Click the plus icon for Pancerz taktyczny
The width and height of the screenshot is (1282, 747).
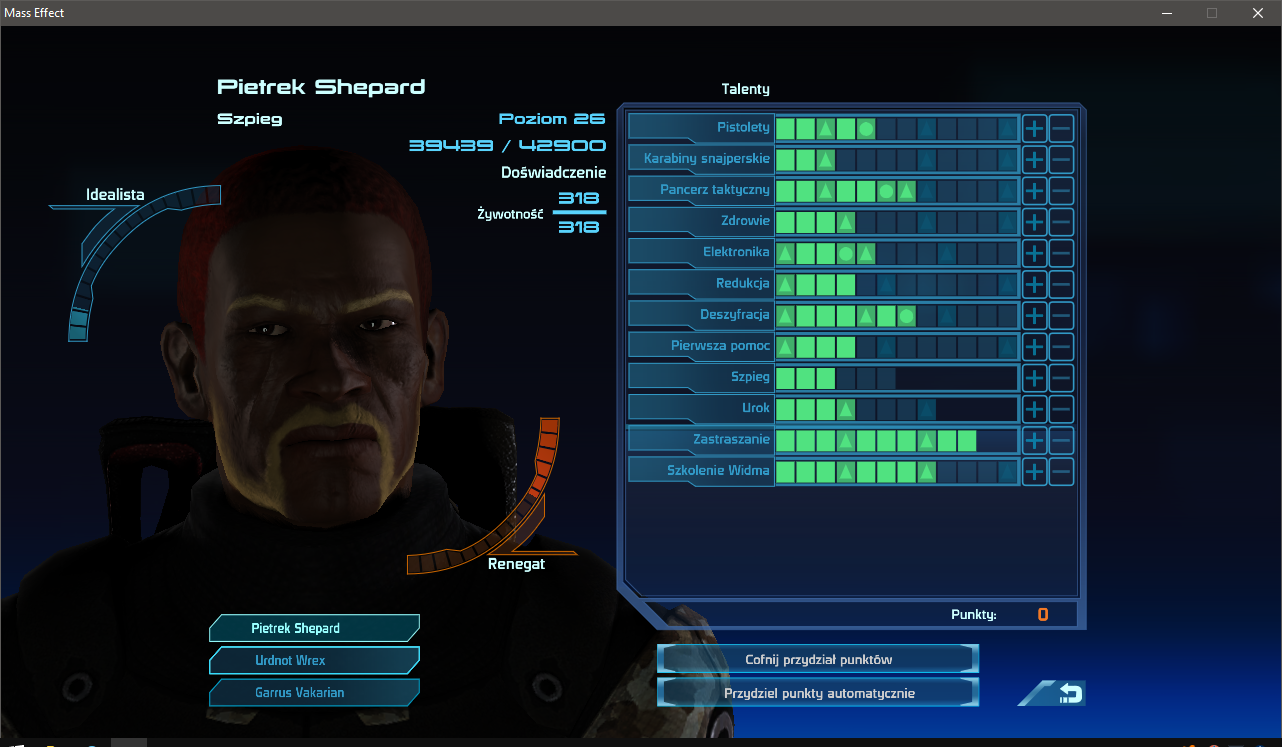point(1033,190)
